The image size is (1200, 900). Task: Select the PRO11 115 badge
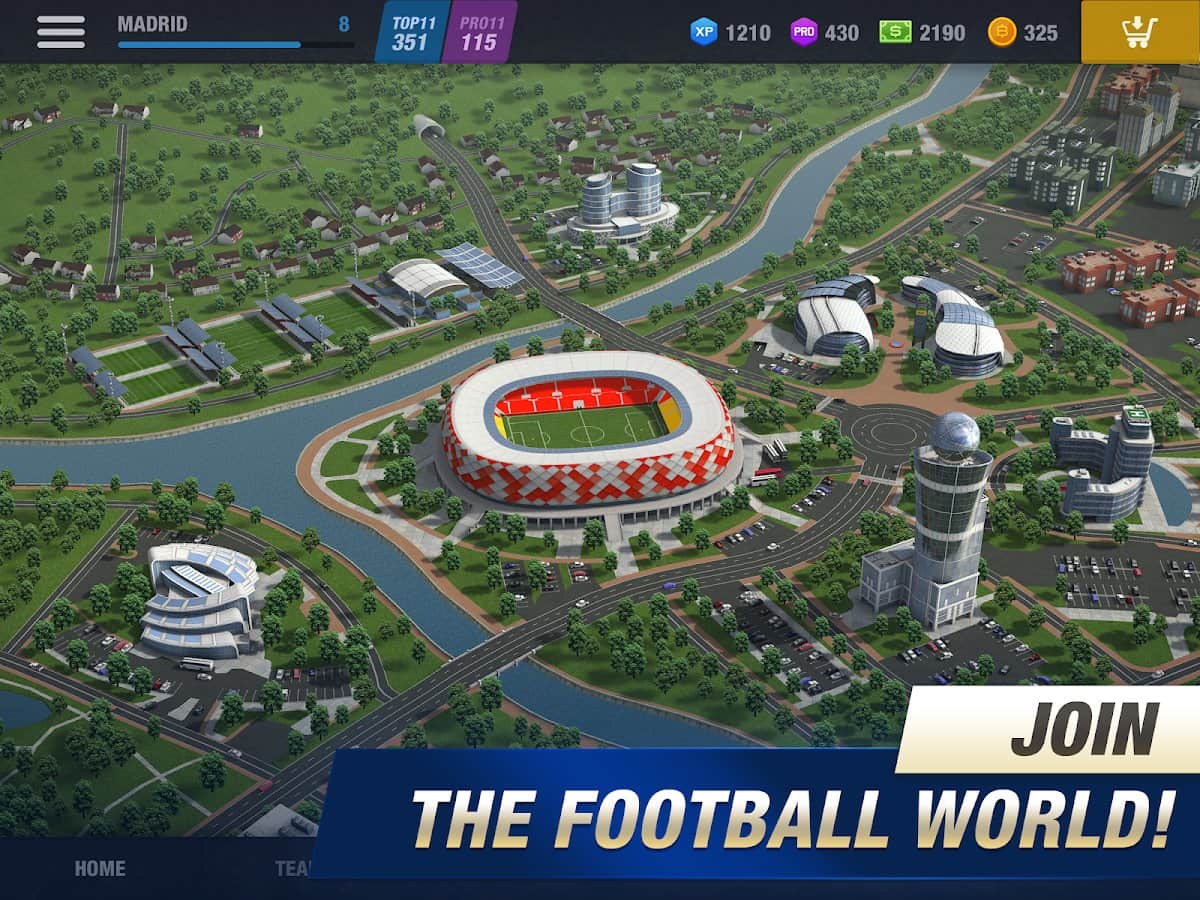pyautogui.click(x=479, y=32)
